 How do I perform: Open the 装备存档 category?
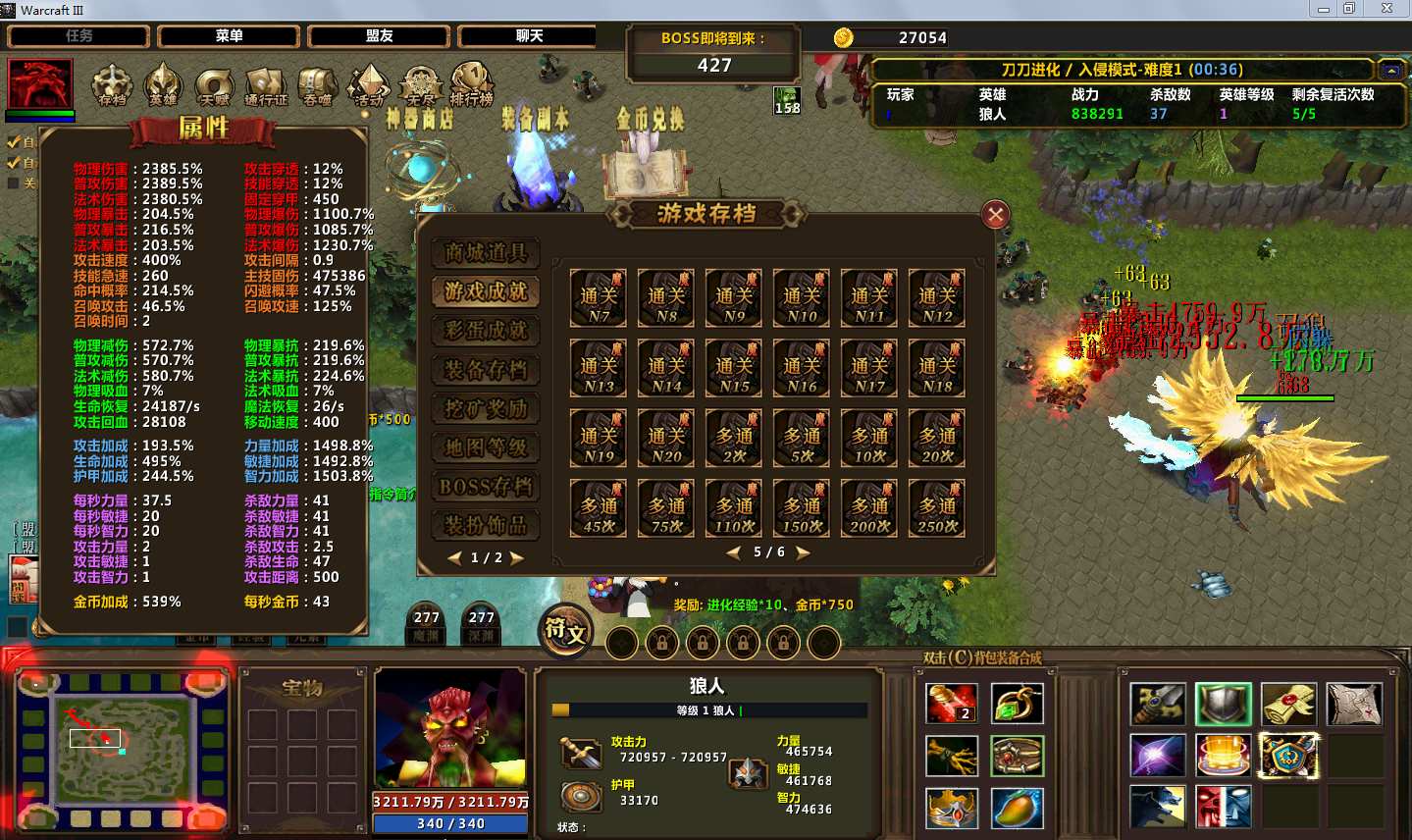click(x=486, y=370)
